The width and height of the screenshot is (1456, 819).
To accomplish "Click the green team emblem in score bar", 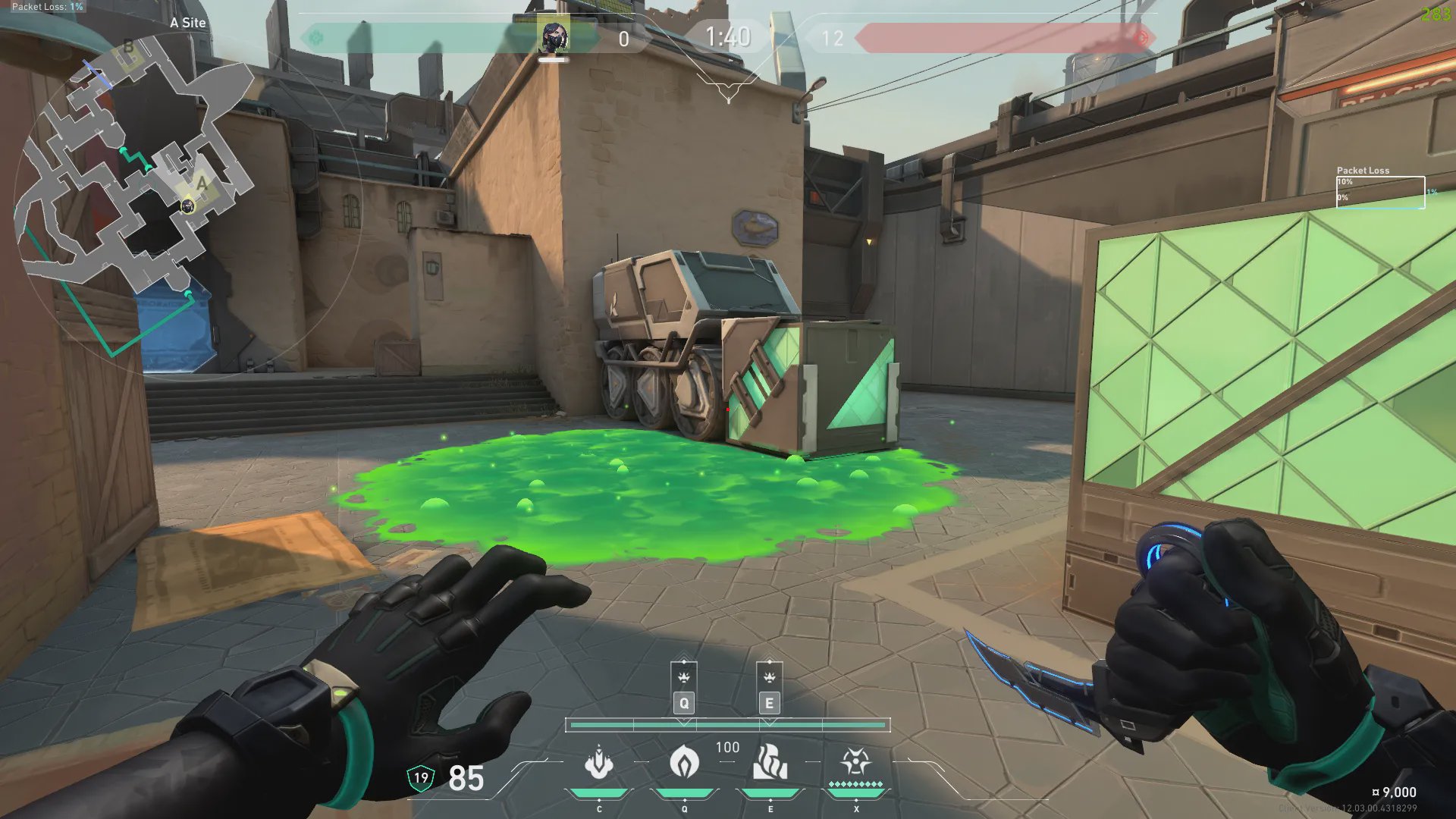I will coord(316,37).
